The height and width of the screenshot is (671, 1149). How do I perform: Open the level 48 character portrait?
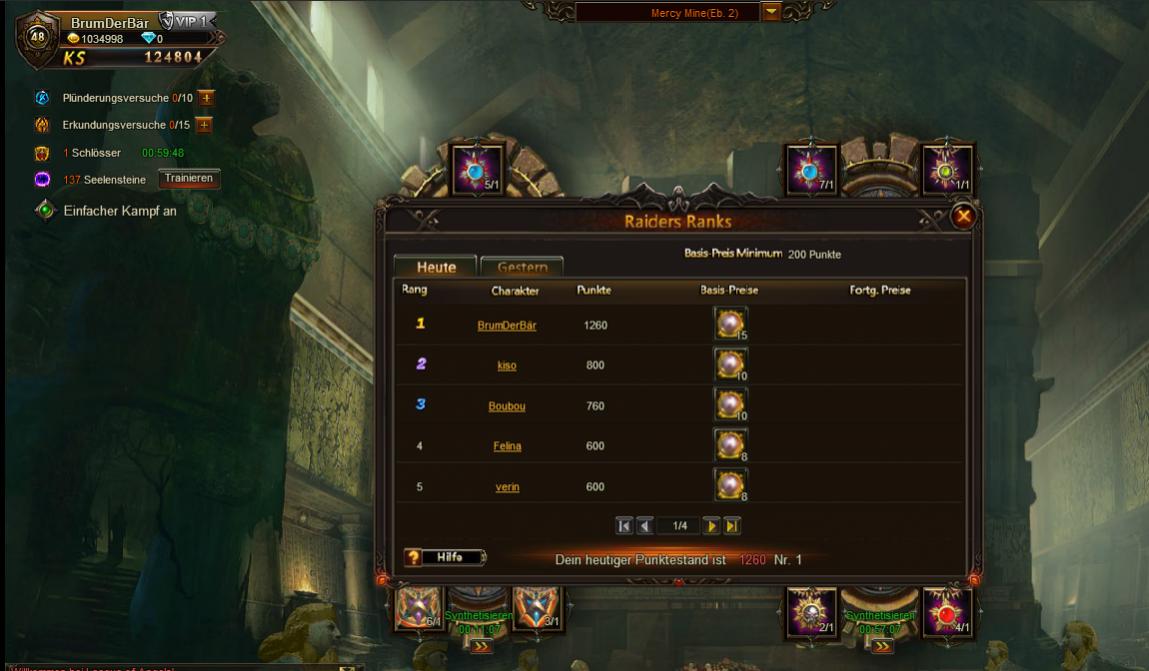coord(38,38)
